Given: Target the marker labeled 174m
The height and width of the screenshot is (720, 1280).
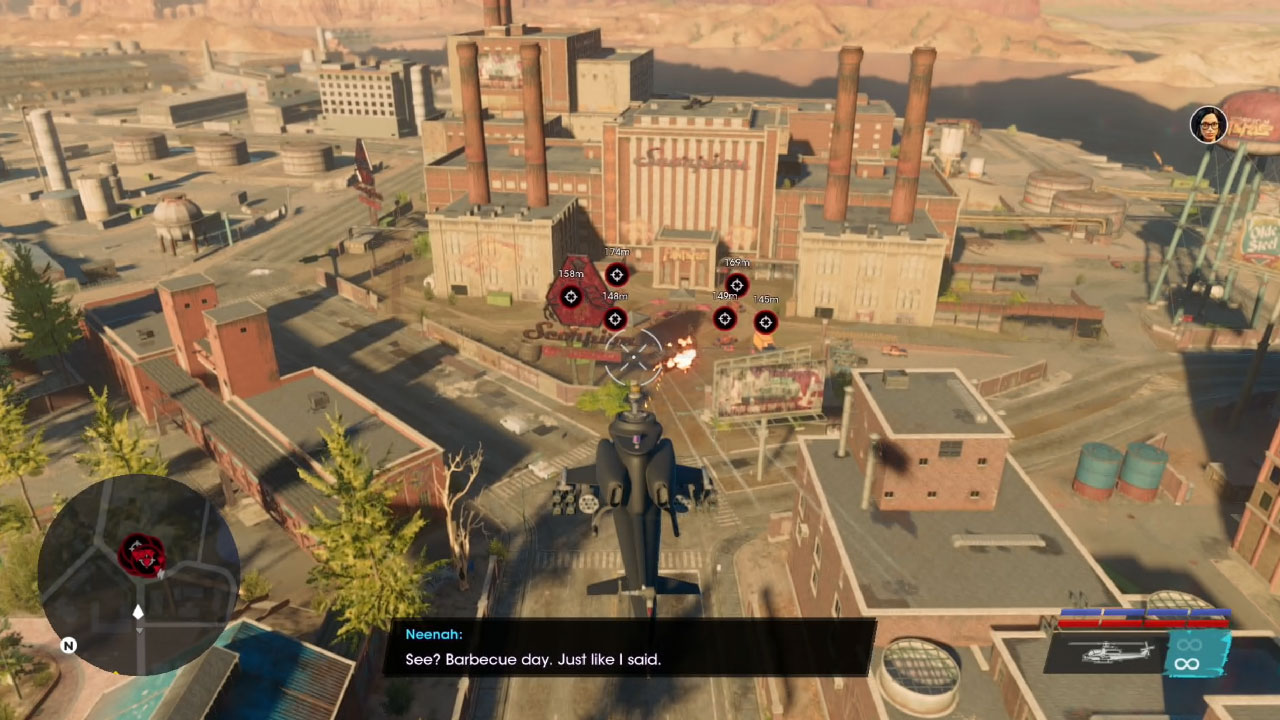Looking at the screenshot, I should coord(617,275).
